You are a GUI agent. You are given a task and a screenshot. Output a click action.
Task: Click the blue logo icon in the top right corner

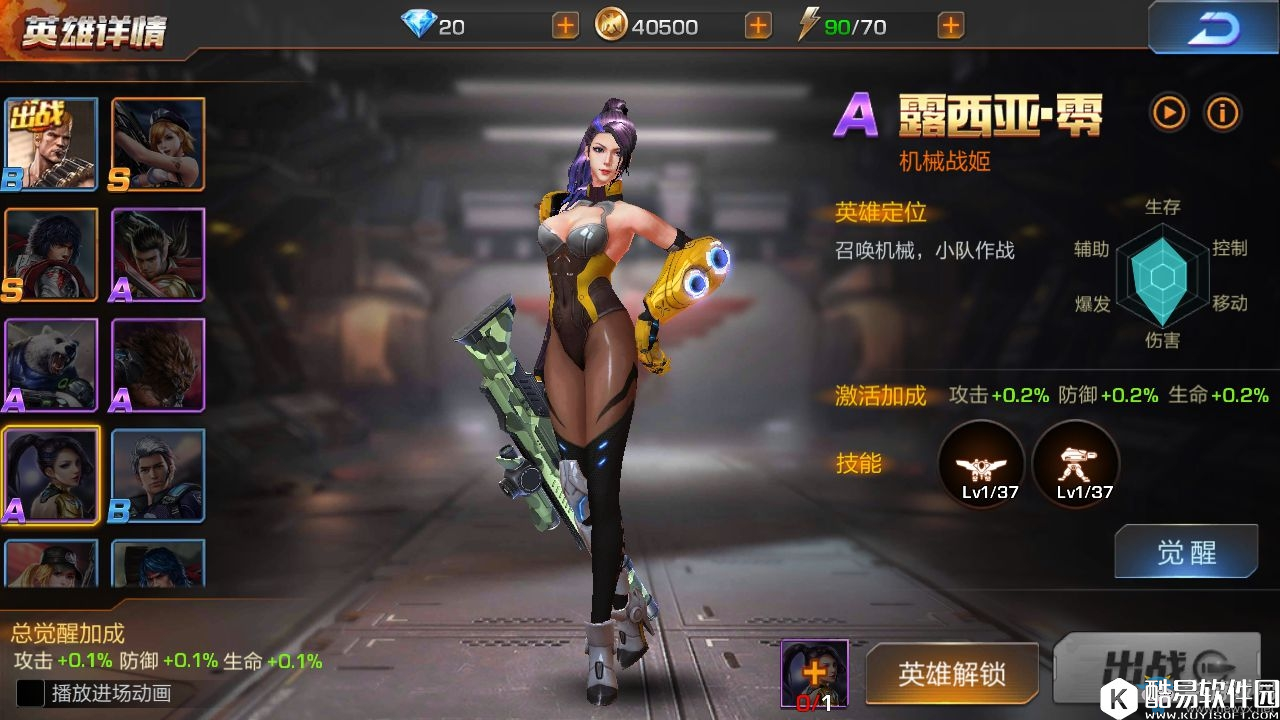(x=1213, y=27)
